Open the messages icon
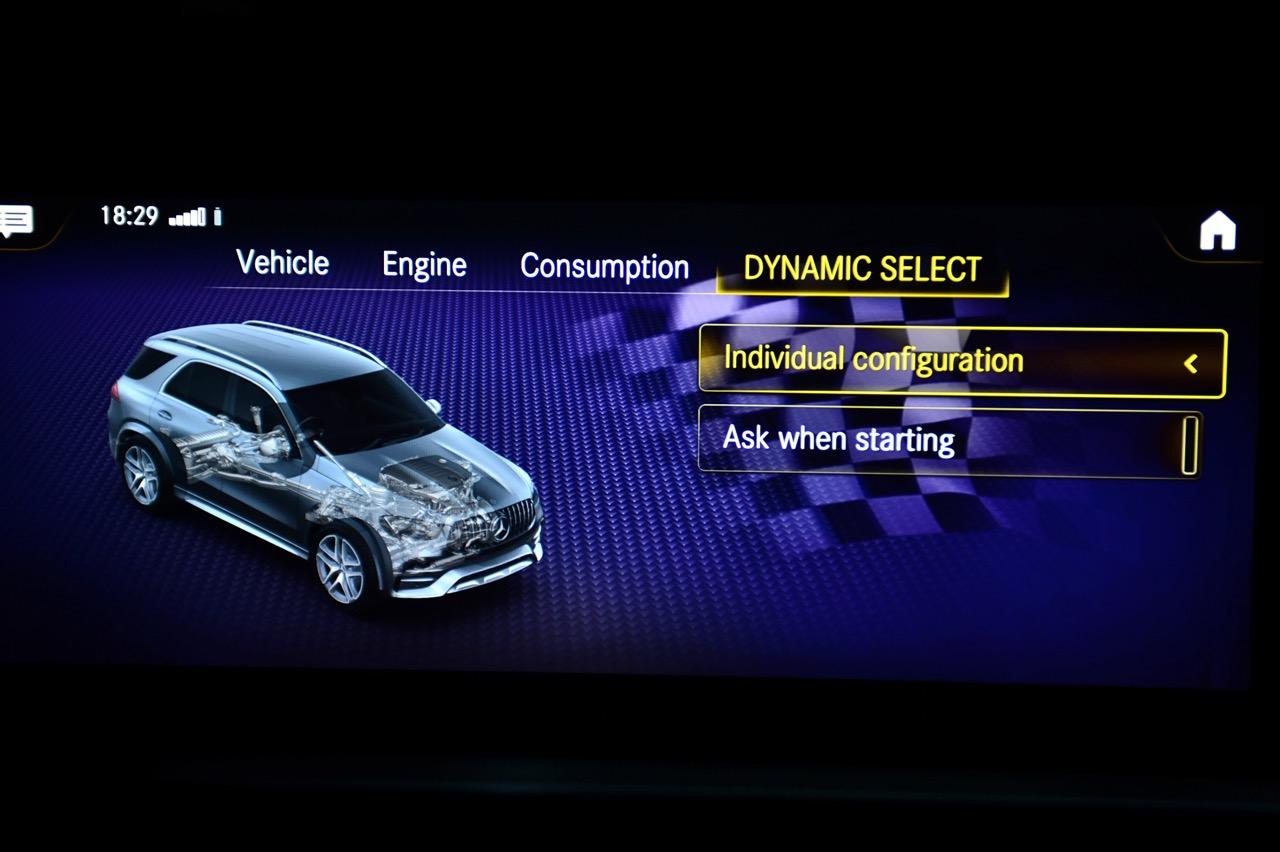Viewport: 1280px width, 852px height. click(x=17, y=220)
